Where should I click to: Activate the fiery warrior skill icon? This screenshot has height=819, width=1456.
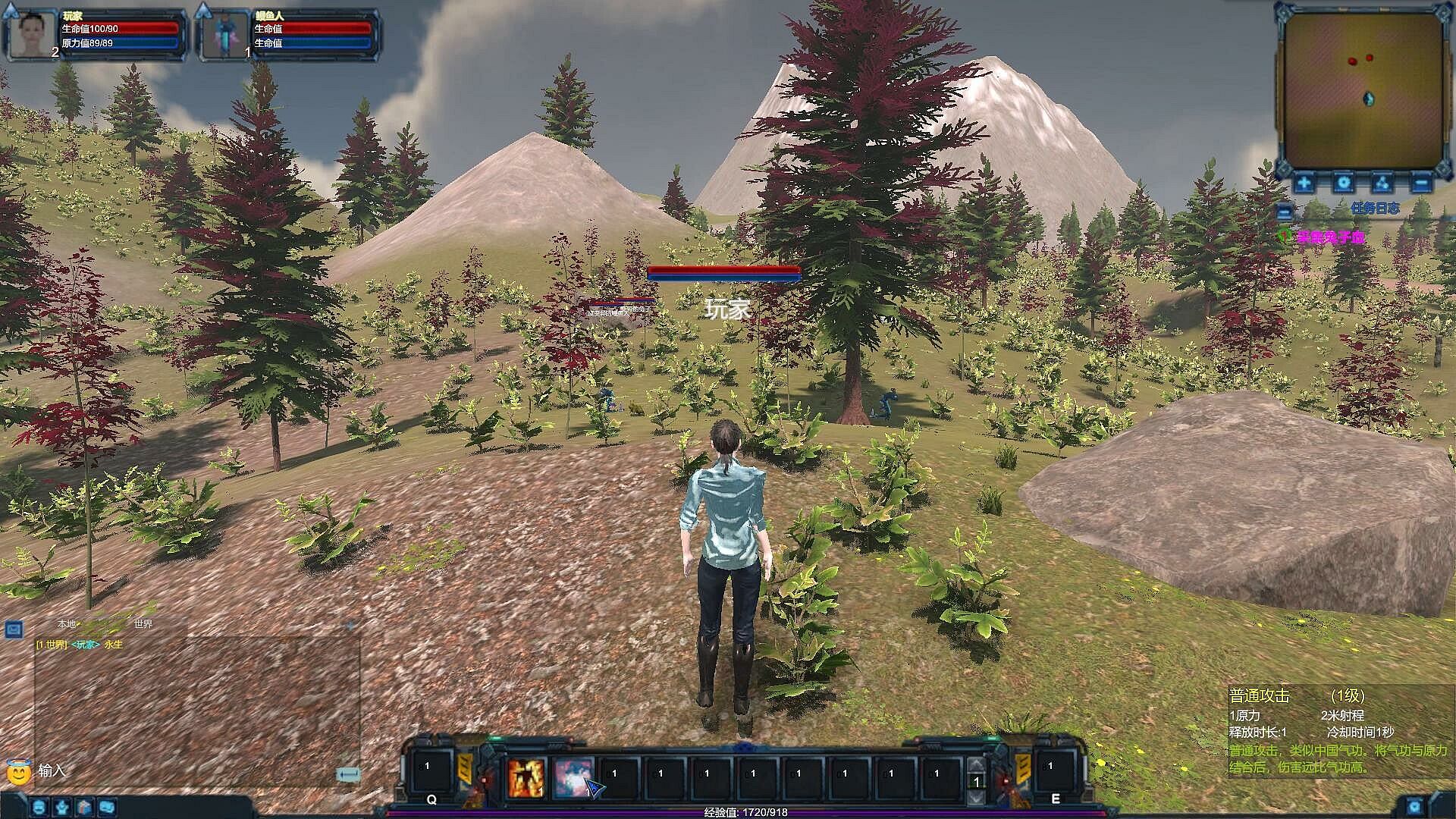pyautogui.click(x=526, y=778)
